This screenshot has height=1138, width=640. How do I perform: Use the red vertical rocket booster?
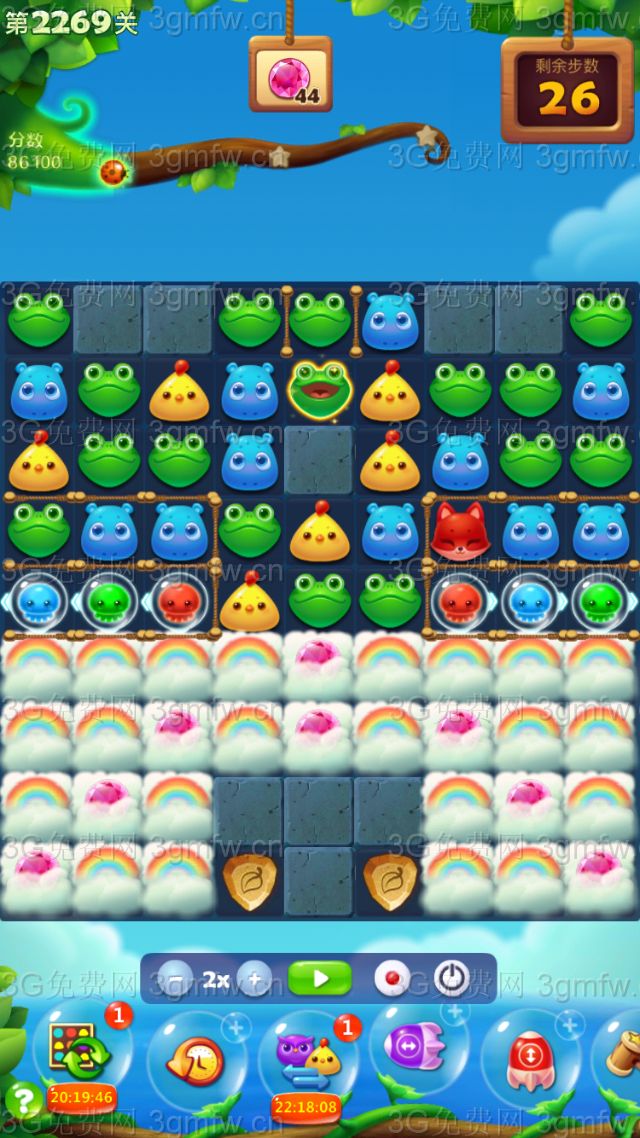coord(527,1062)
